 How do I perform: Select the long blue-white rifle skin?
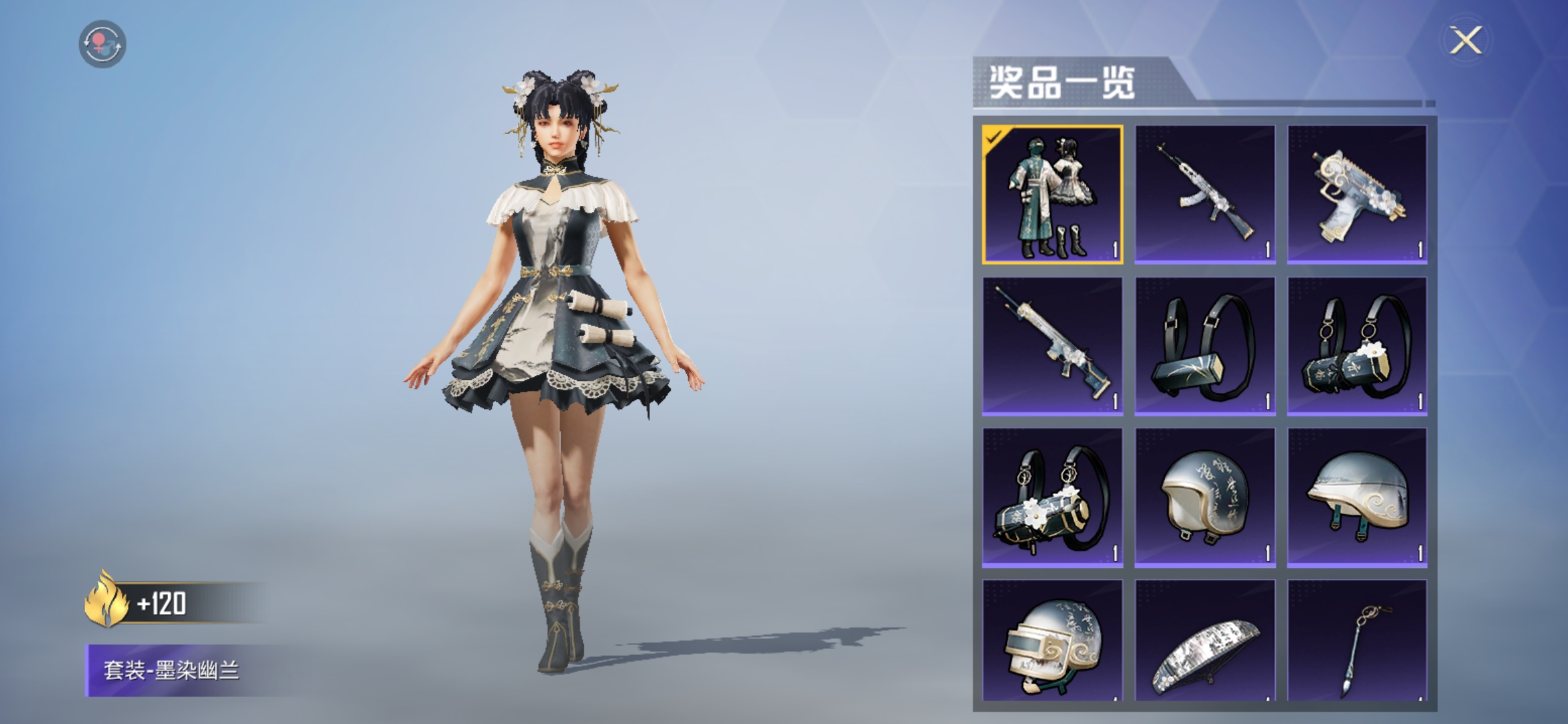pyautogui.click(x=1052, y=346)
